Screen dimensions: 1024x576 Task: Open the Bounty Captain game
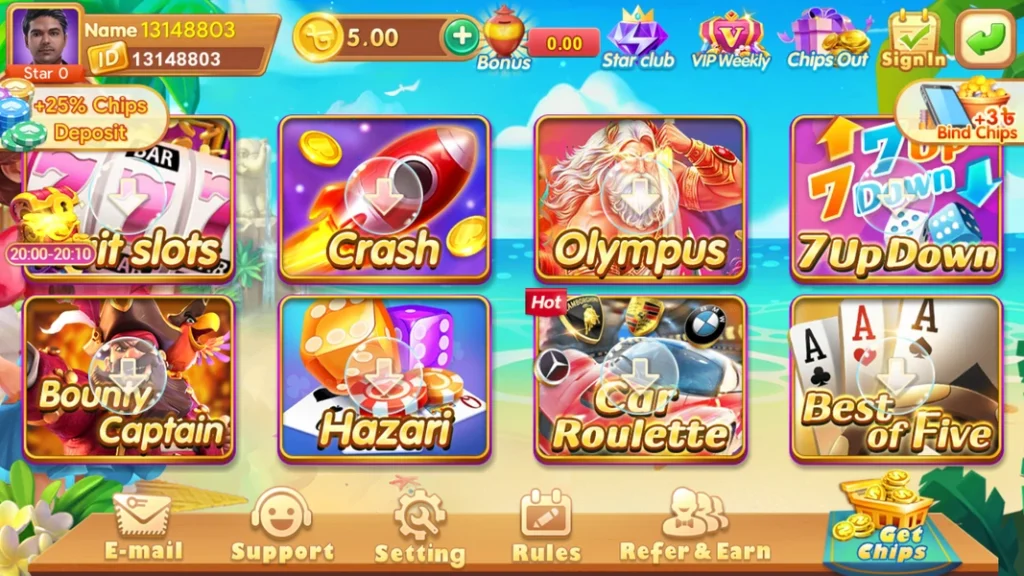coord(129,378)
